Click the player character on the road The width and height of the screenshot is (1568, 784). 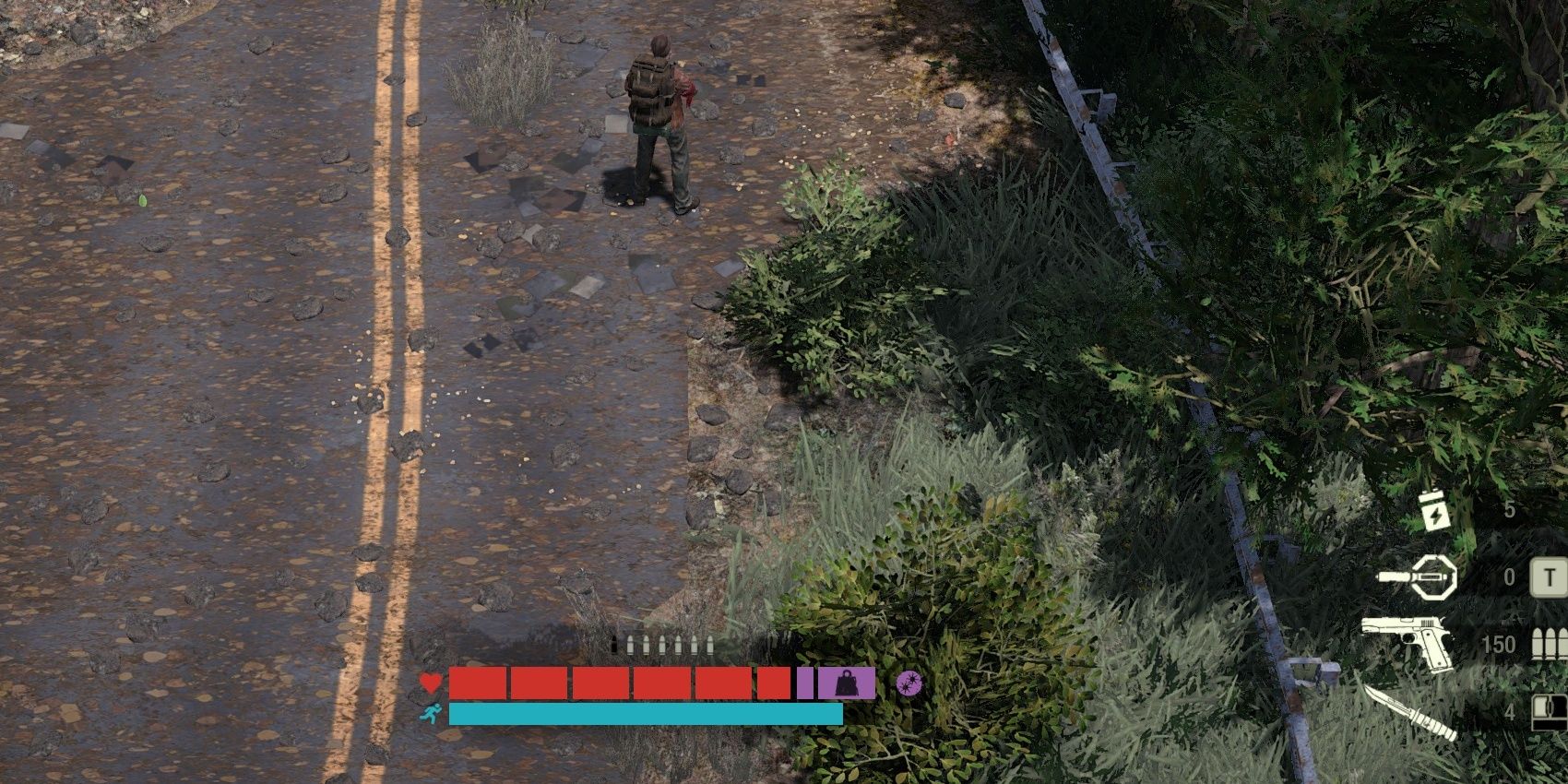(x=659, y=120)
